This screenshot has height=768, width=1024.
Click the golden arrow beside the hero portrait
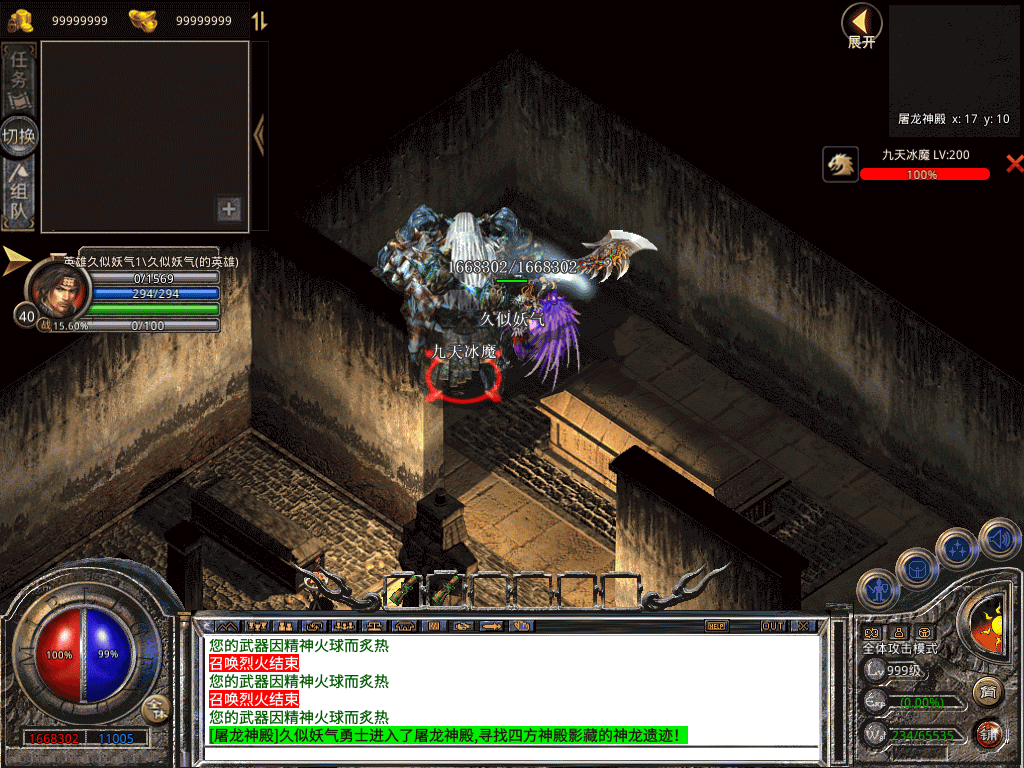tap(16, 261)
